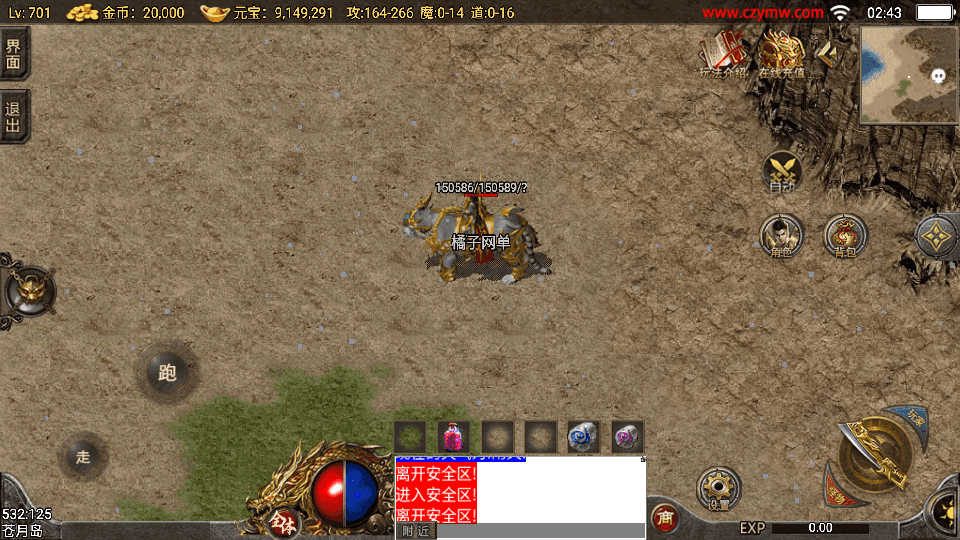Switch chat to the 附近 nearby tab

415,531
